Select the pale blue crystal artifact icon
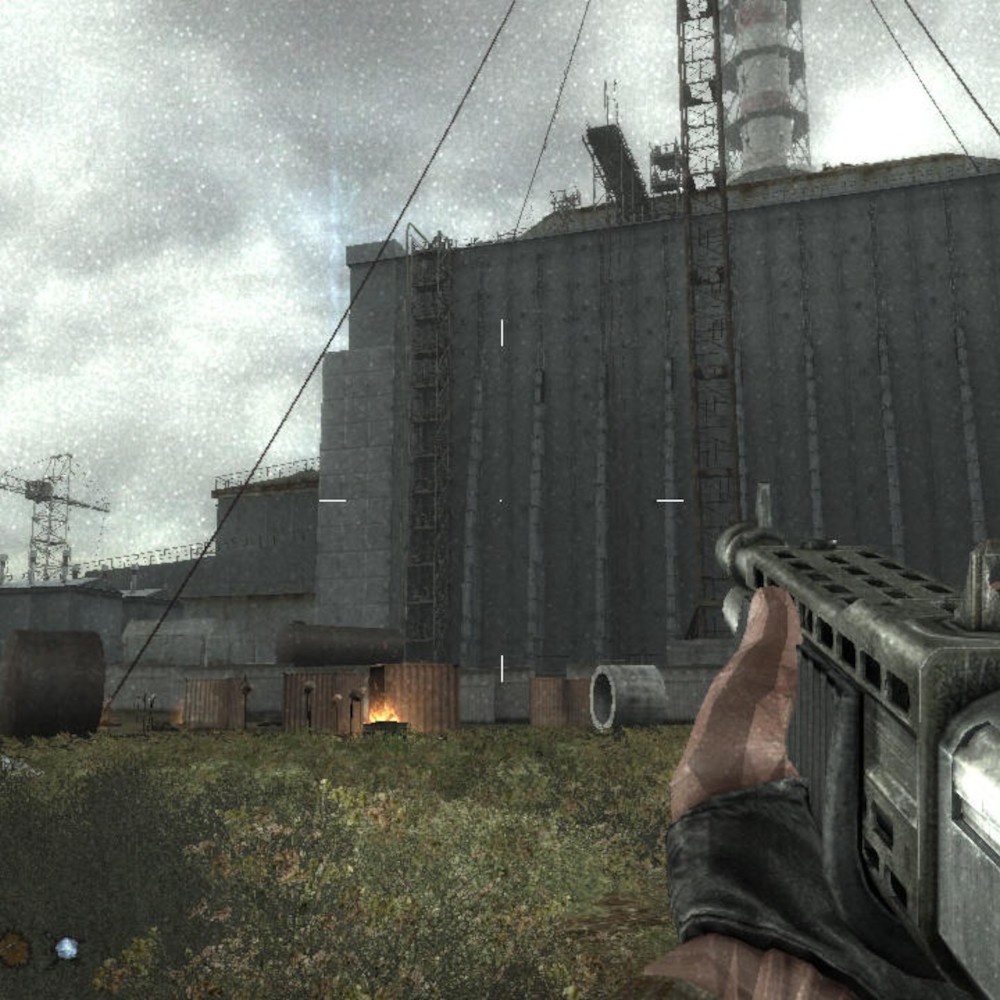This screenshot has height=1000, width=1000. pos(66,948)
